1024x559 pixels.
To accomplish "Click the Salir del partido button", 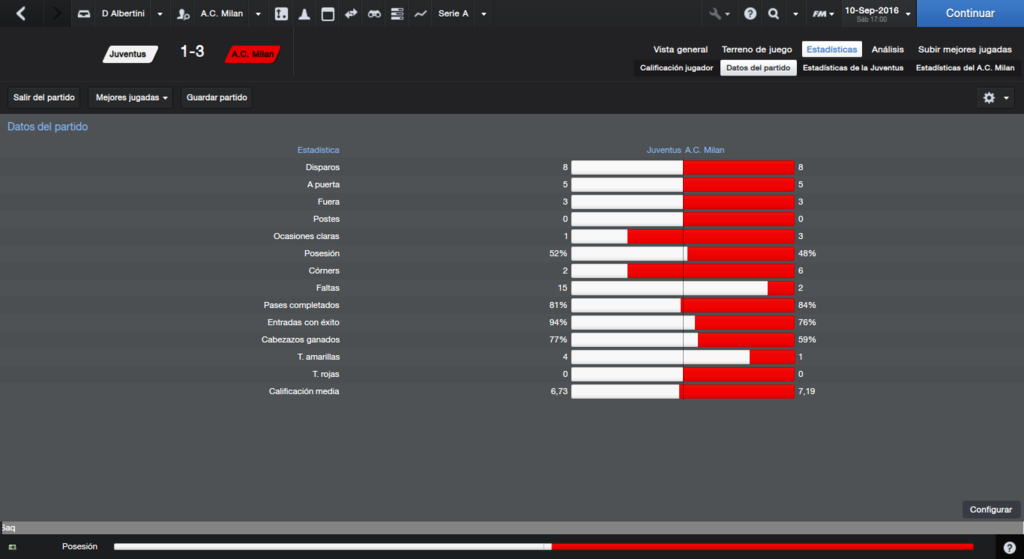I will point(44,98).
